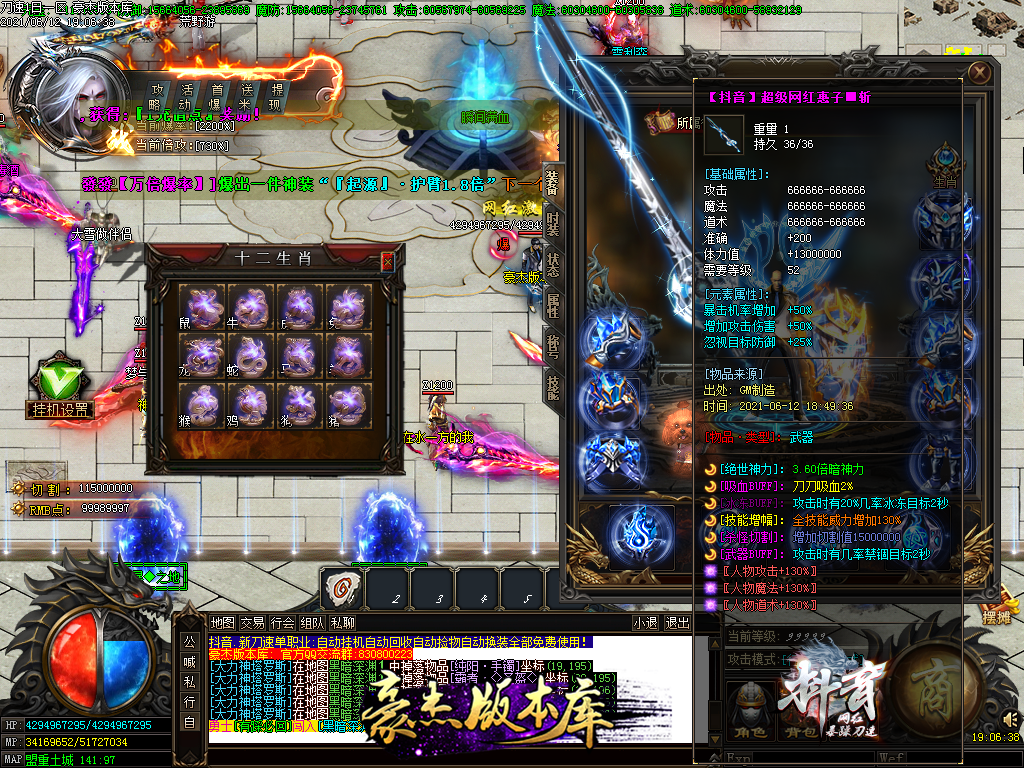Open the 首爆 first-drop menu

point(216,96)
